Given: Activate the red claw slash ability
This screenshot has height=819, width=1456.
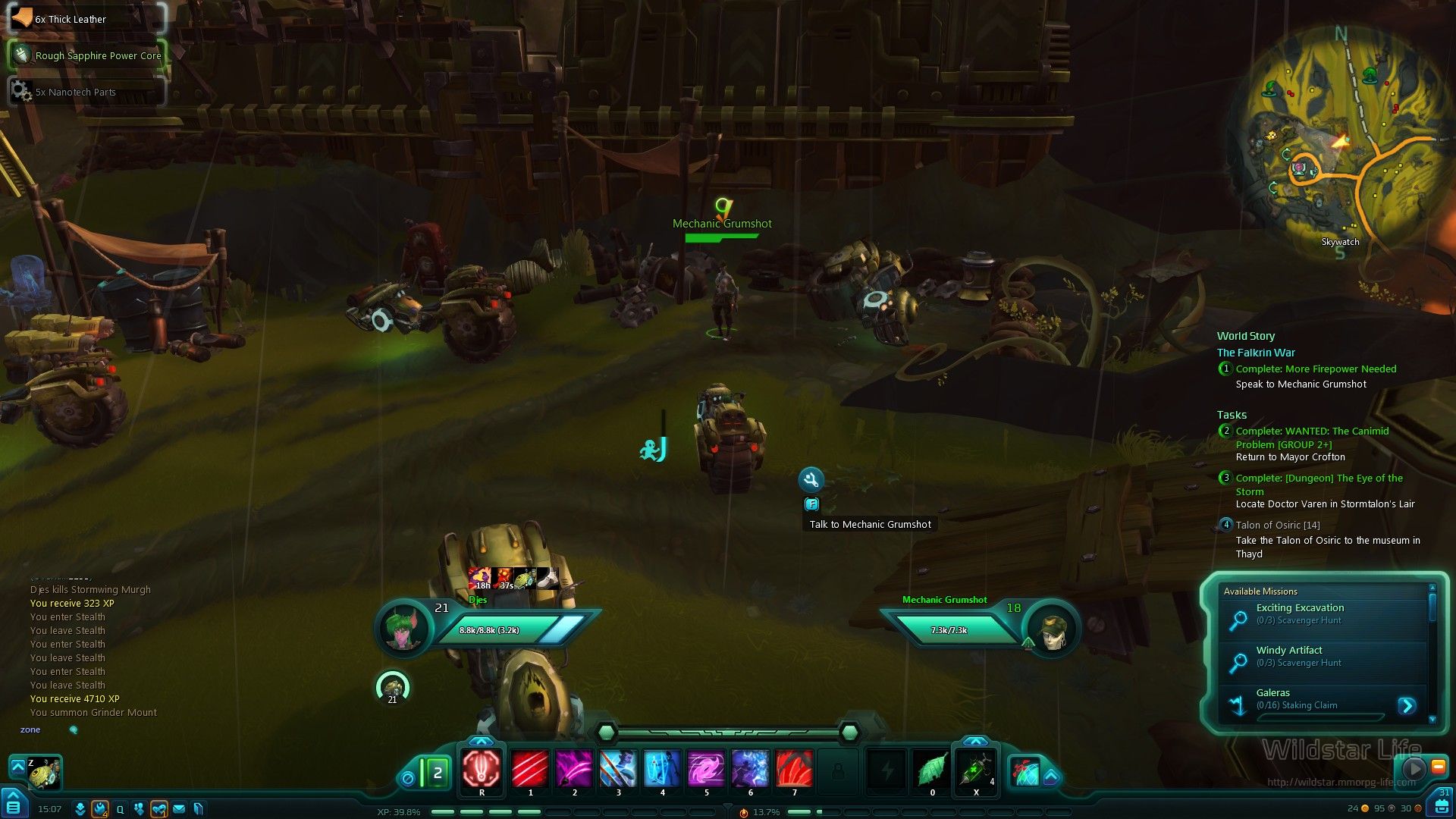Looking at the screenshot, I should [x=530, y=770].
